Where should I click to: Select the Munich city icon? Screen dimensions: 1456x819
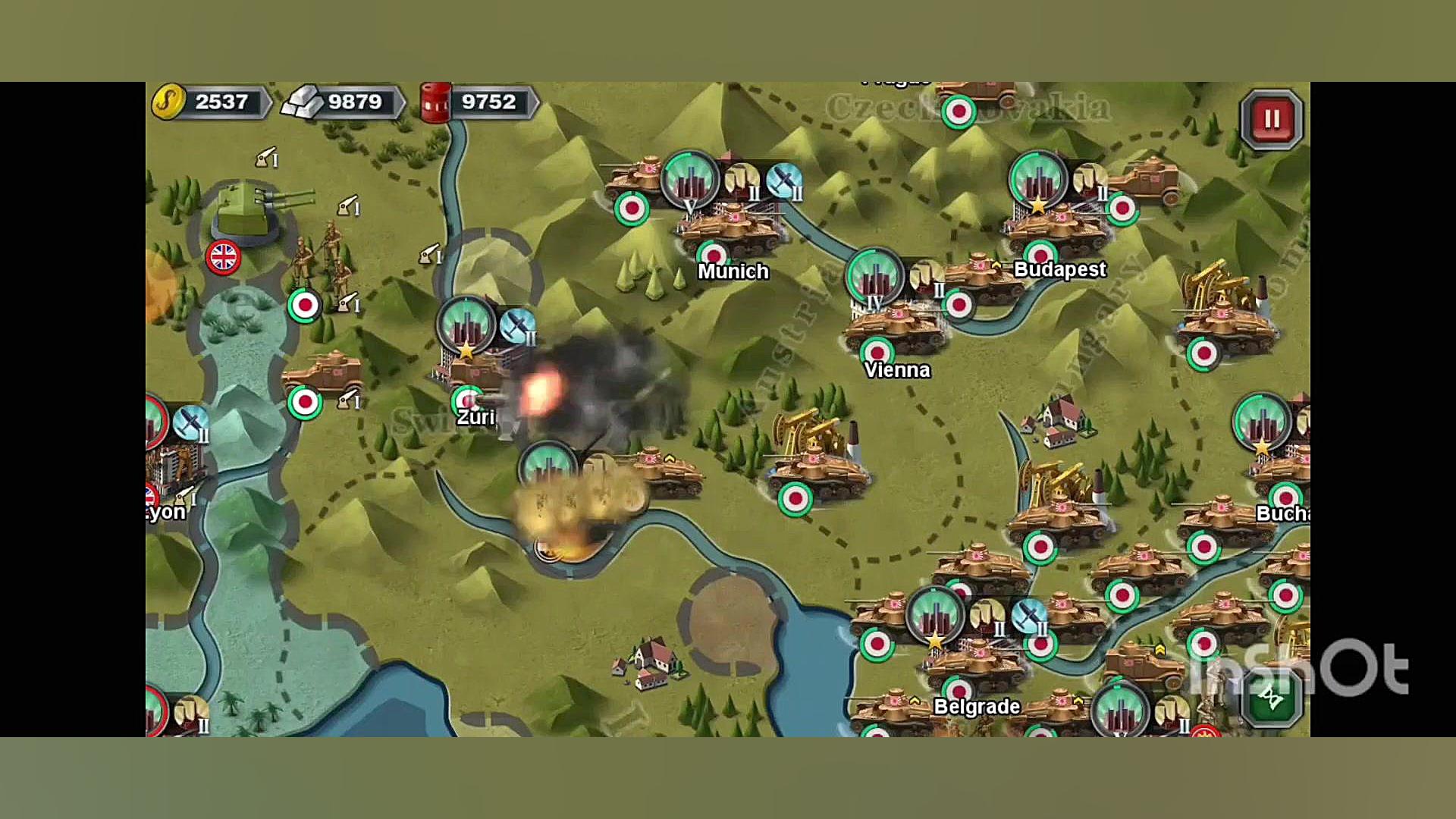click(690, 180)
